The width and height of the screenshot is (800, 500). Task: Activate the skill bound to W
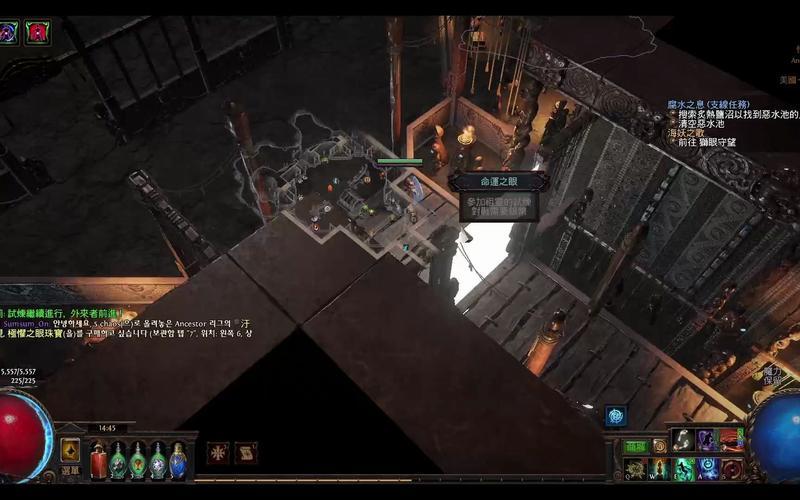pos(659,468)
